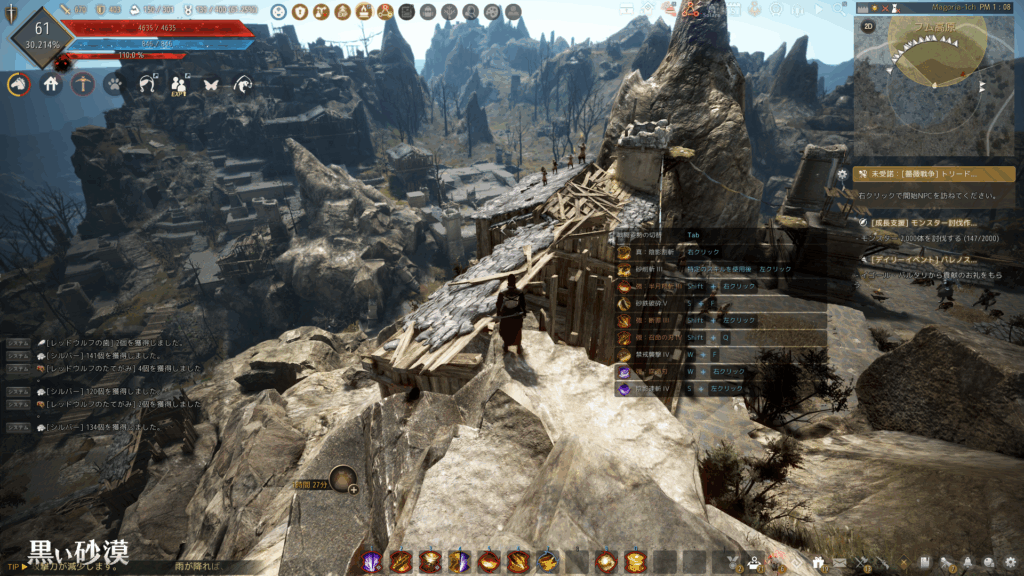
Task: Select the pickaxe worker icon
Action: click(x=82, y=85)
